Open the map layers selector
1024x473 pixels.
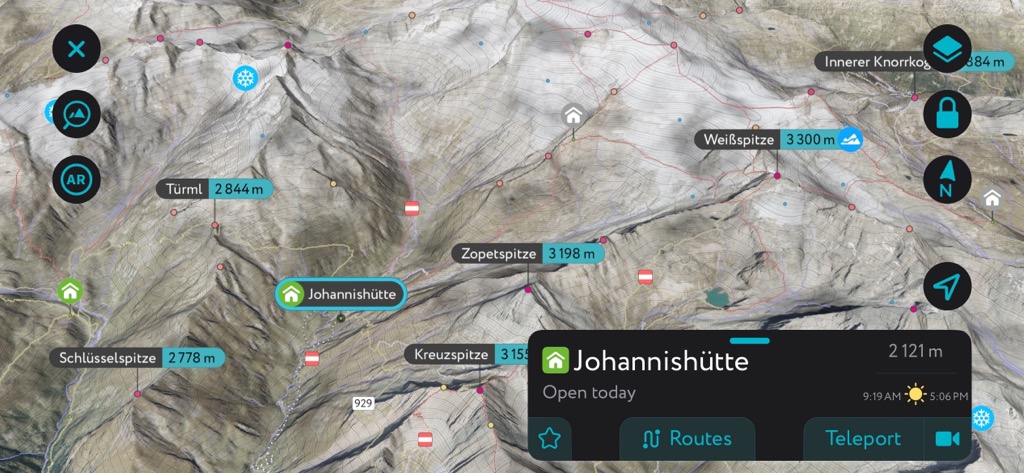(x=947, y=48)
